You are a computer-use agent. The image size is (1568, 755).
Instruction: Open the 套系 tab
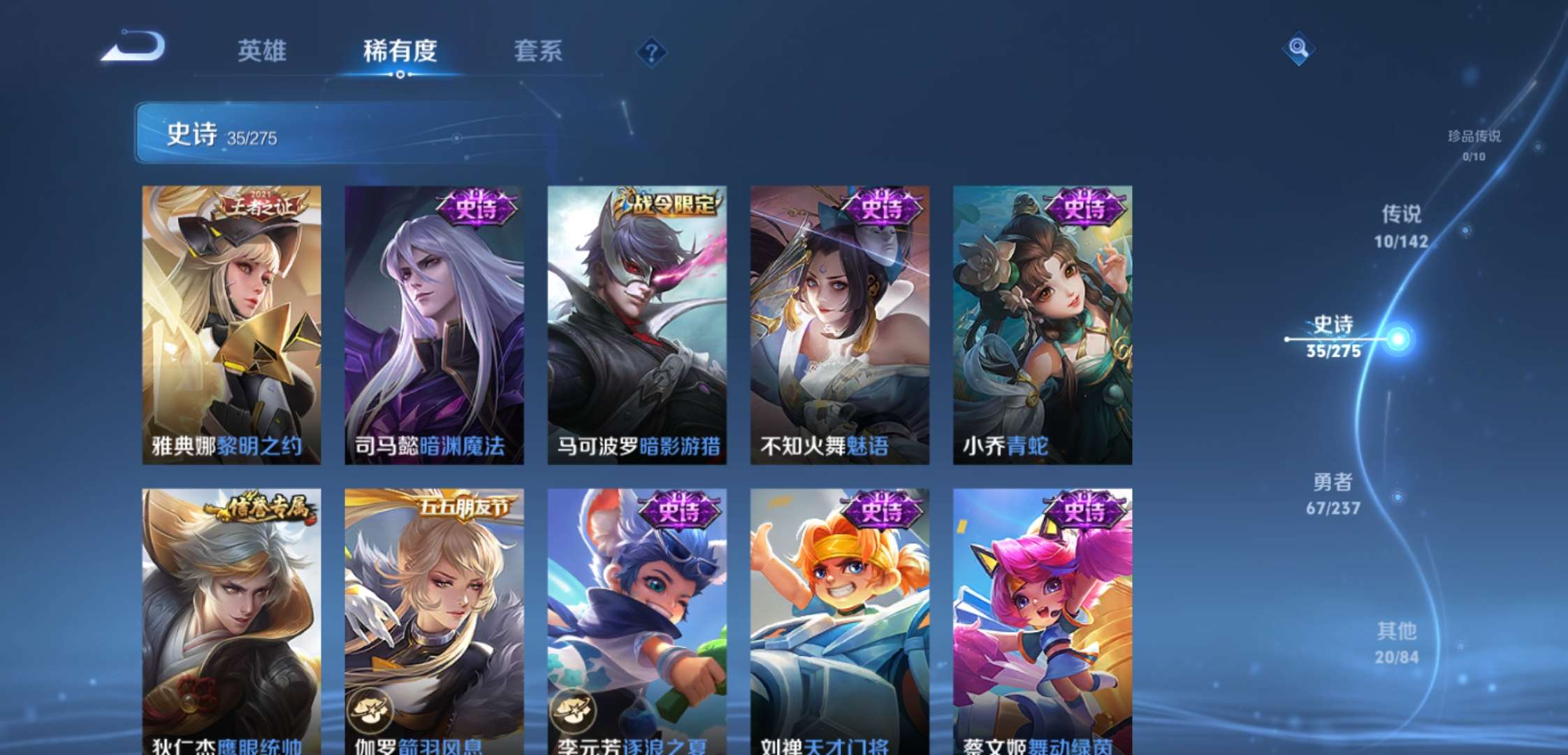[x=539, y=50]
